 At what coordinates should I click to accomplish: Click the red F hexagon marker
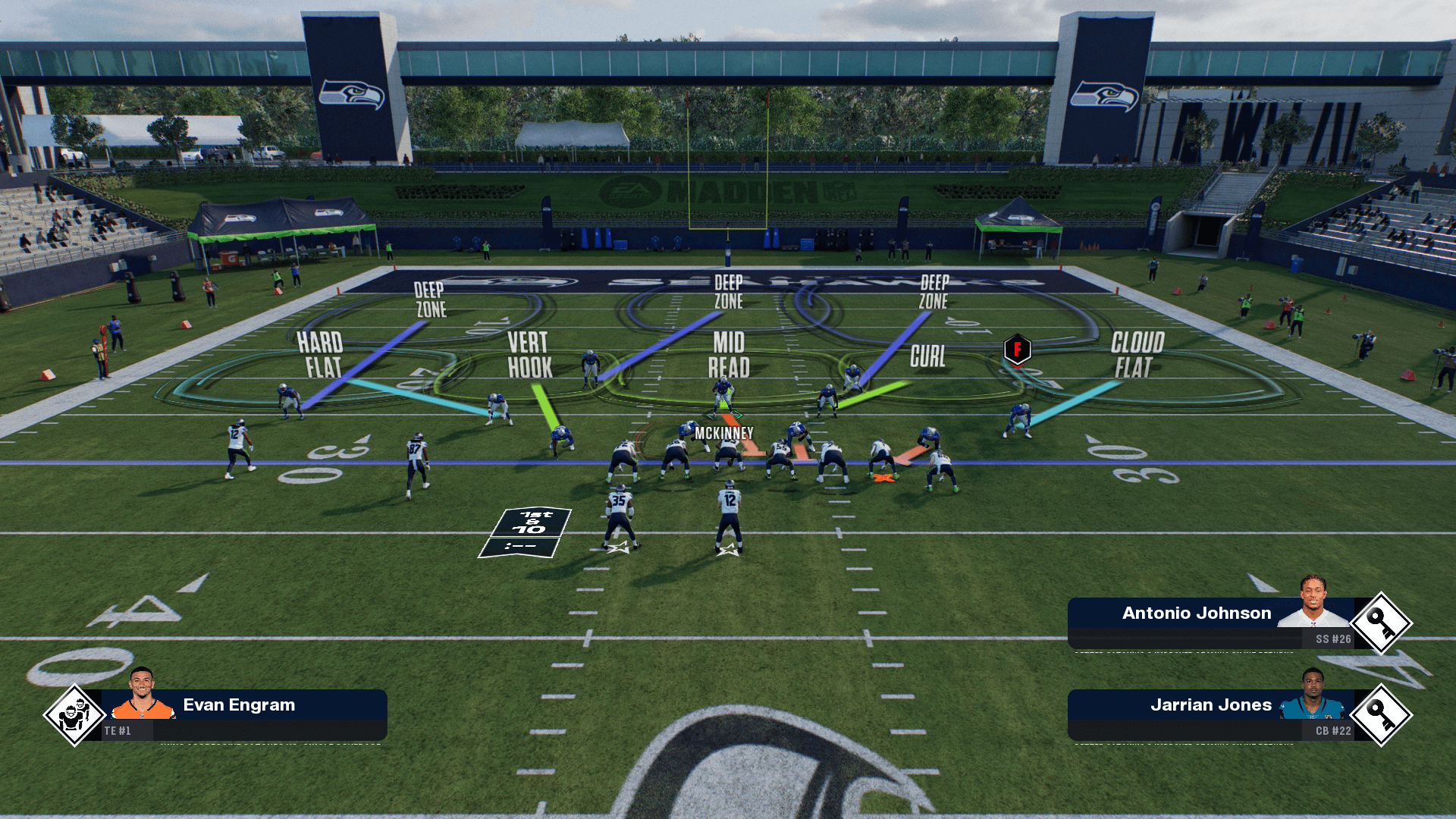(x=1017, y=350)
